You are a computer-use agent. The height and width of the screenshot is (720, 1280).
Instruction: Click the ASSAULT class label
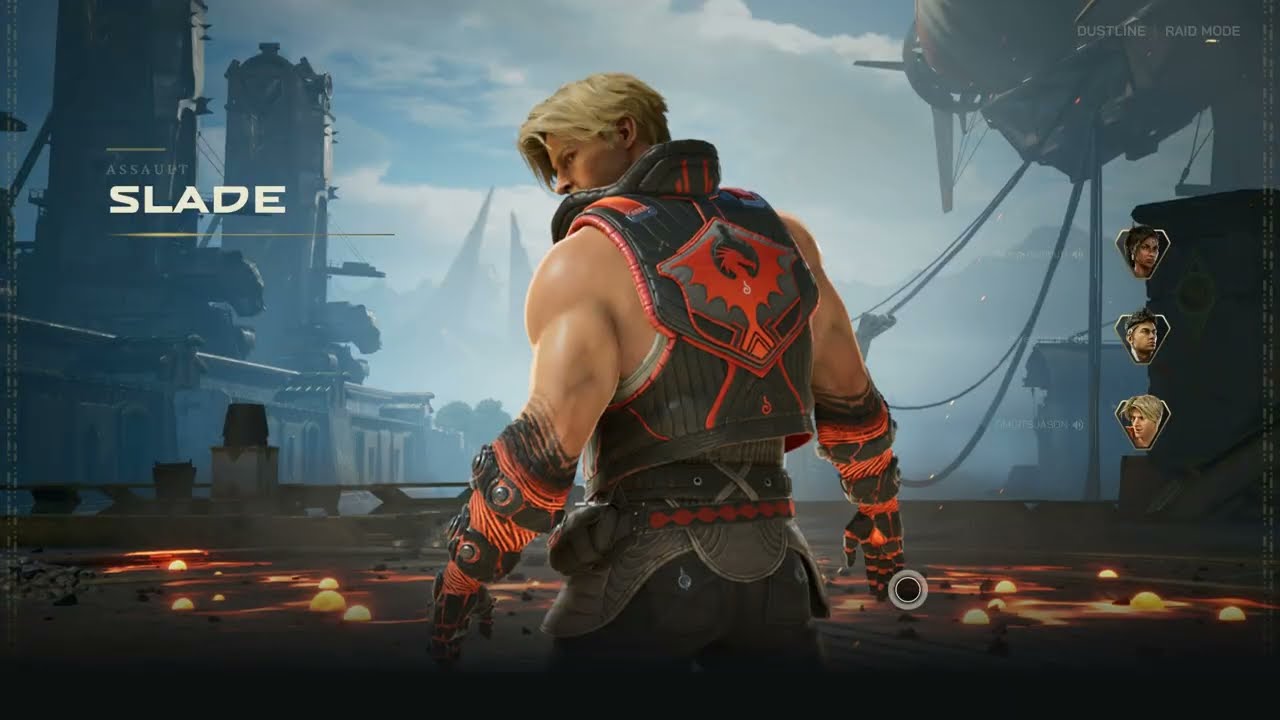coord(147,170)
